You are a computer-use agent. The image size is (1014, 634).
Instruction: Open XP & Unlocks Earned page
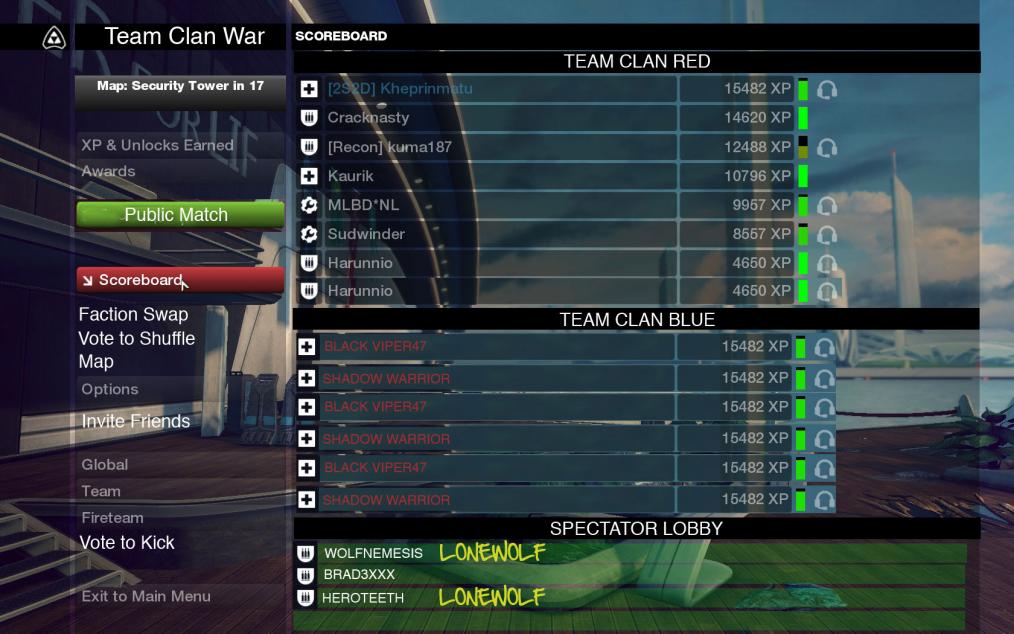click(x=157, y=145)
